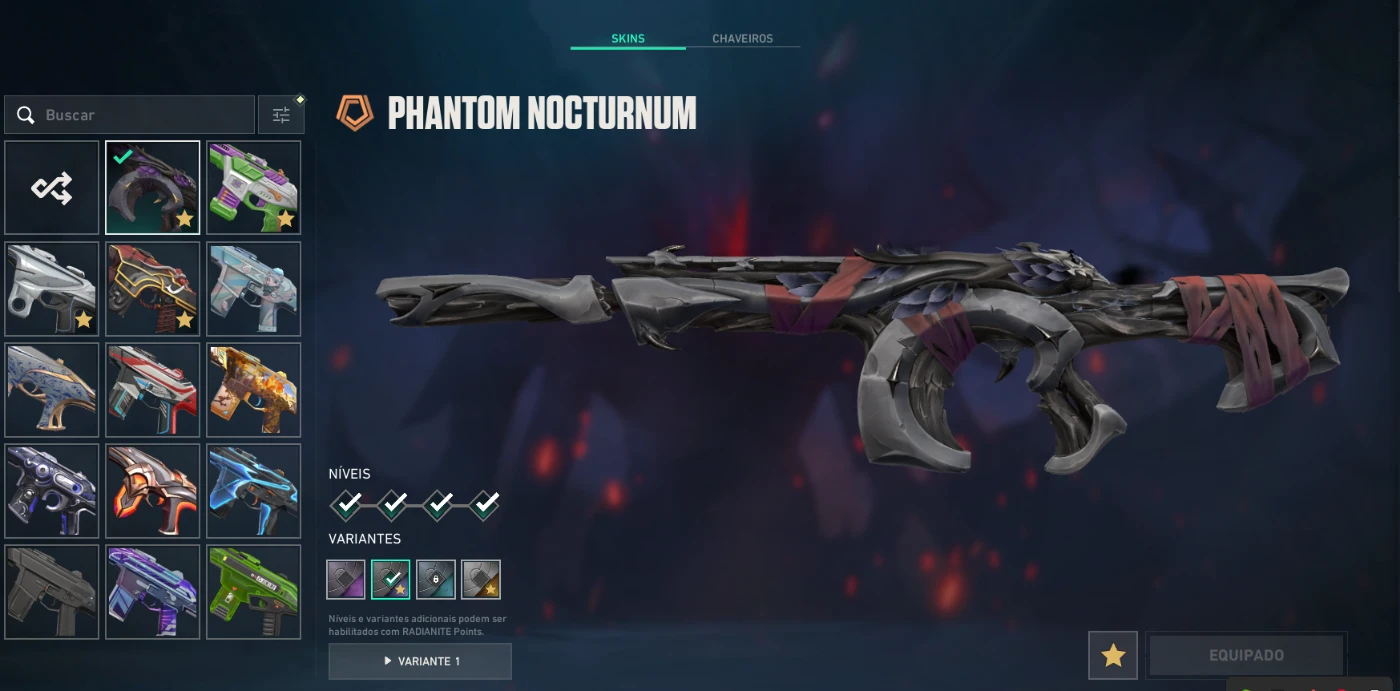Pick the red Phantom skin with gold trim

click(x=153, y=288)
